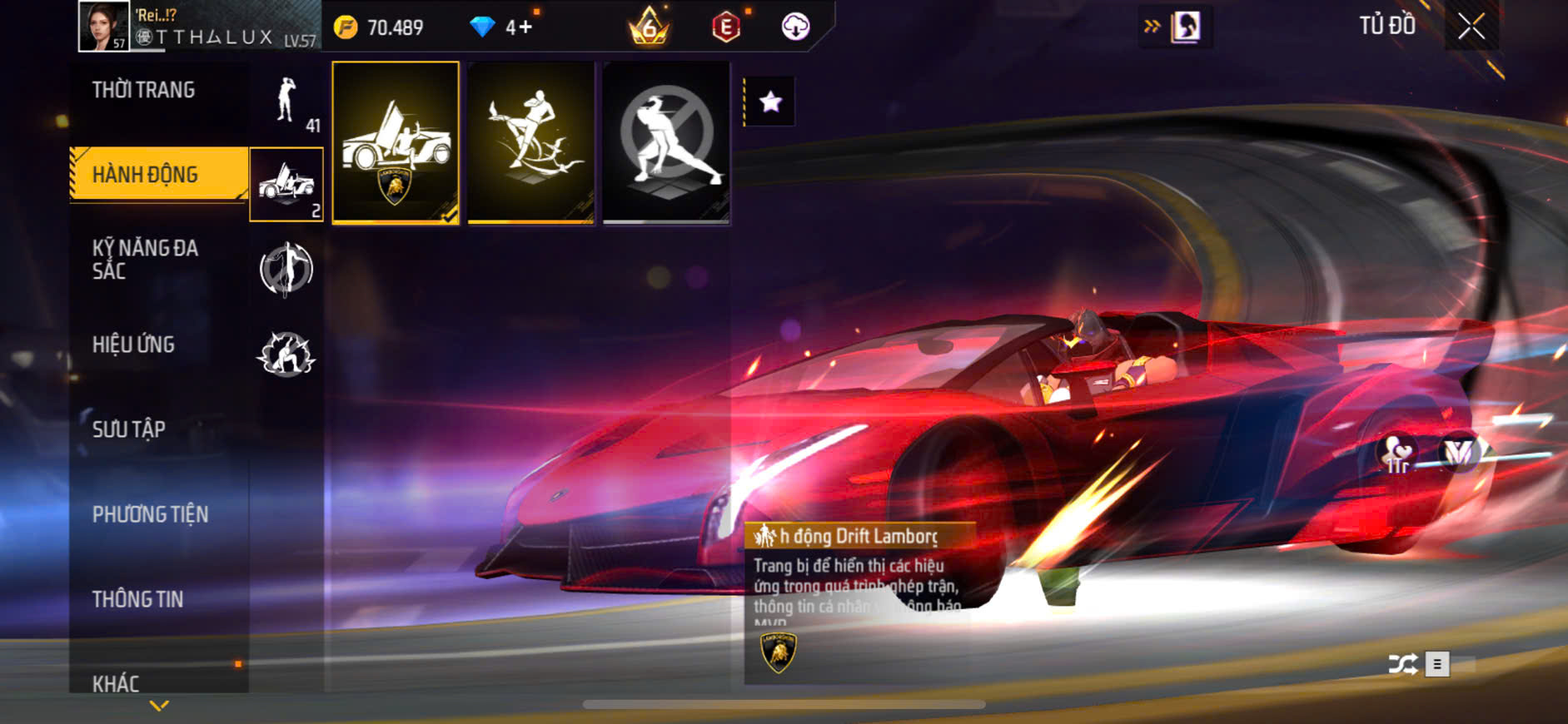Open the KỸ NĂNG ĐA SẮC category
The width and height of the screenshot is (1568, 724).
pos(145,260)
